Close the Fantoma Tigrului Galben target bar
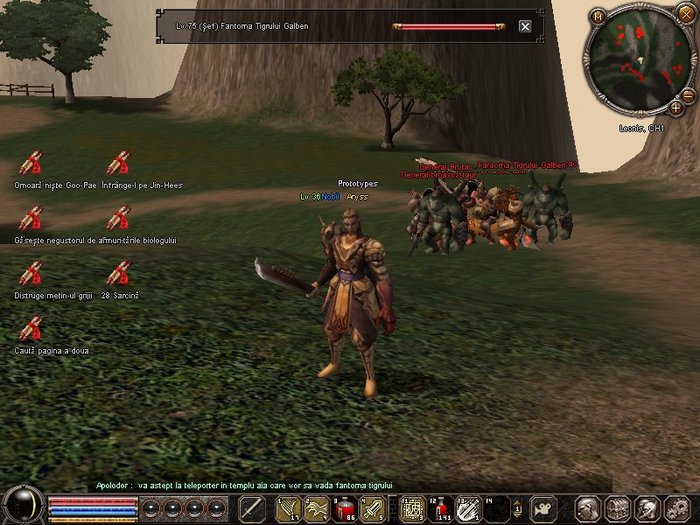 tap(525, 26)
